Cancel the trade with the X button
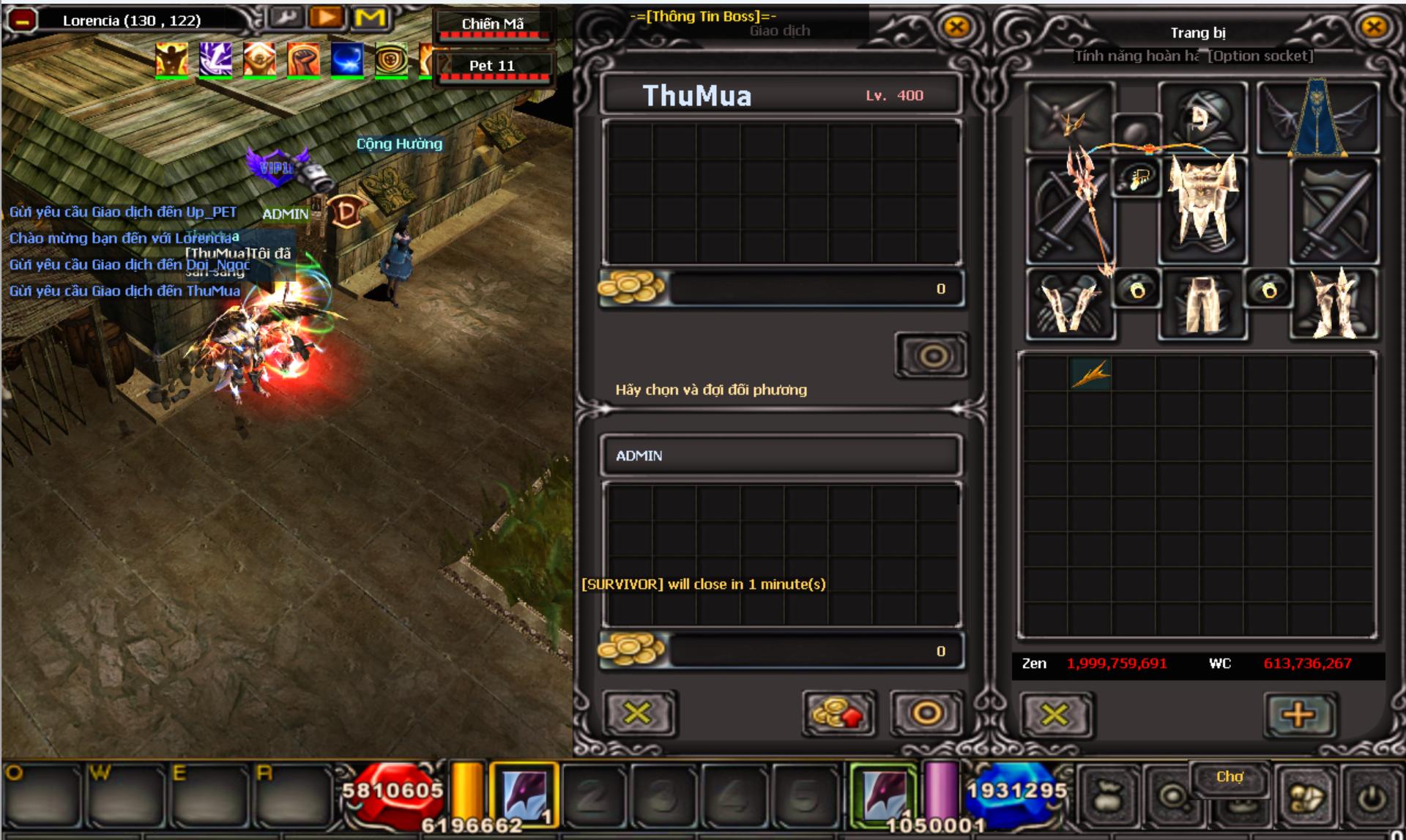This screenshot has width=1406, height=840. (638, 713)
